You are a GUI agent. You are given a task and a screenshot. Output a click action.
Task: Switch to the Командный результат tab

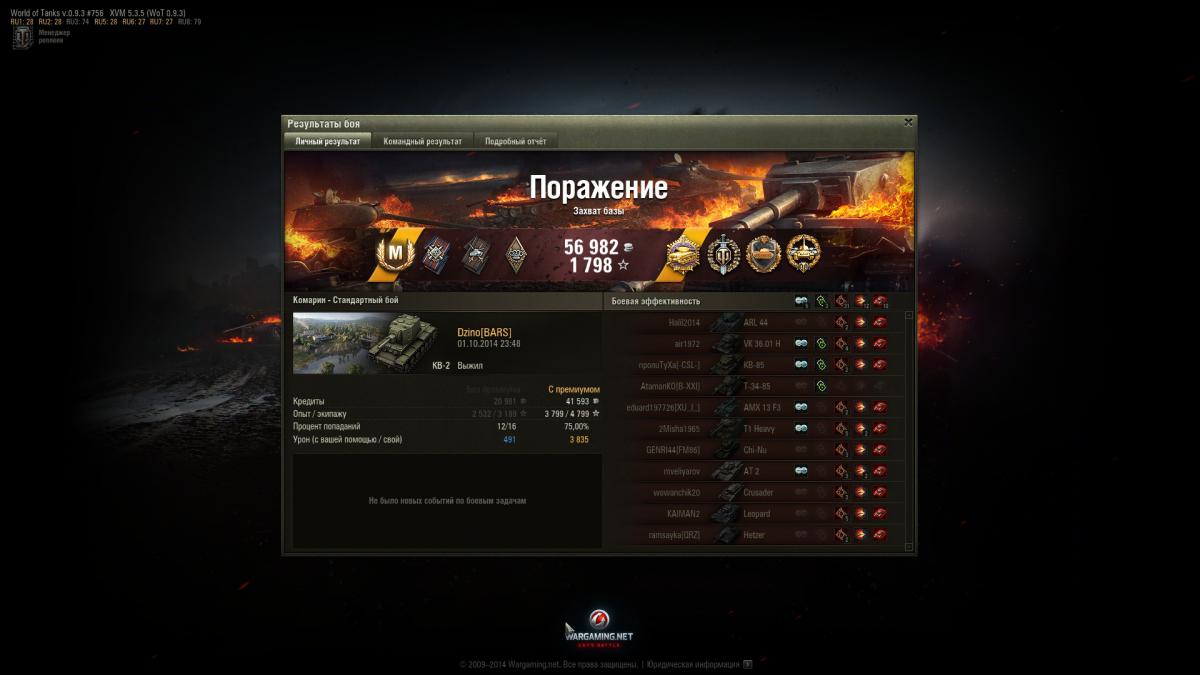(422, 141)
